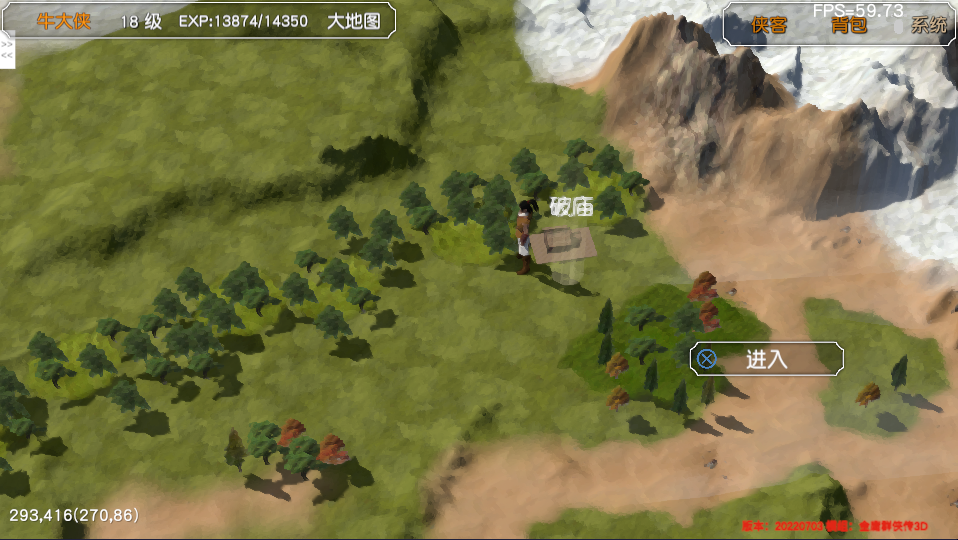Open the 大地图 world map

pos(353,21)
